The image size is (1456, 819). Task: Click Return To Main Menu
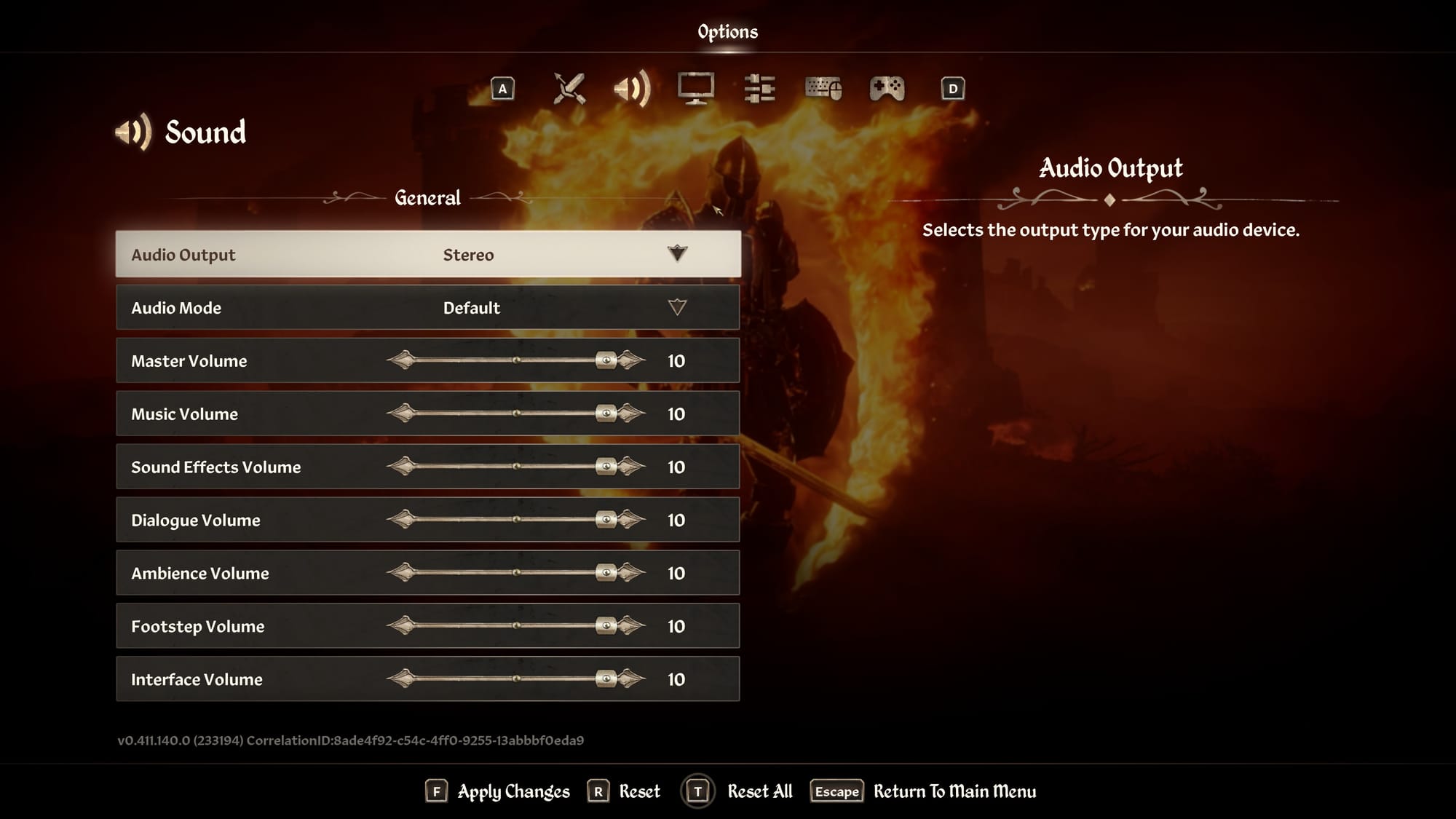click(x=954, y=791)
